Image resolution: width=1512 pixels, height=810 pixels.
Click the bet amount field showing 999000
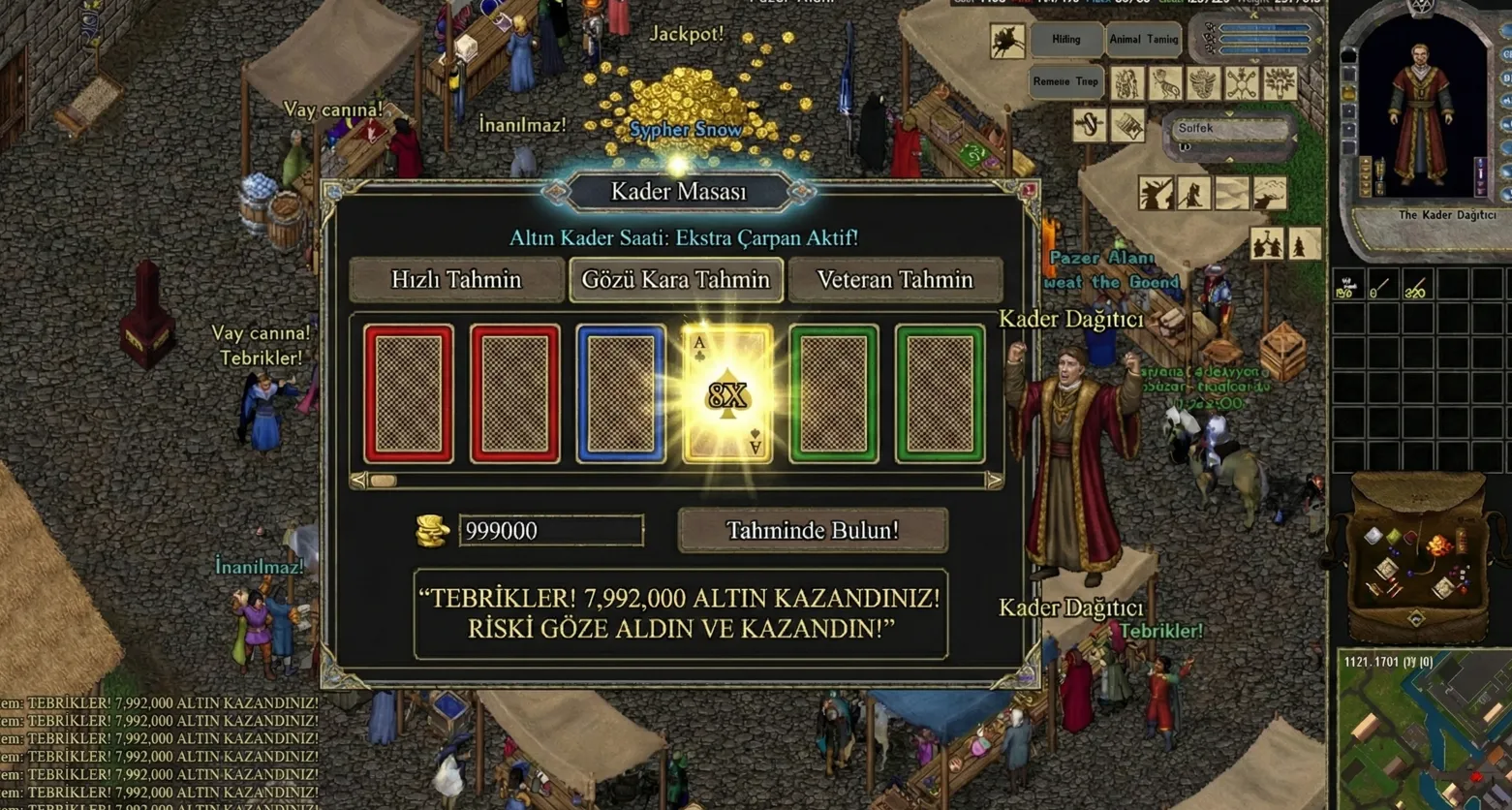pyautogui.click(x=550, y=531)
